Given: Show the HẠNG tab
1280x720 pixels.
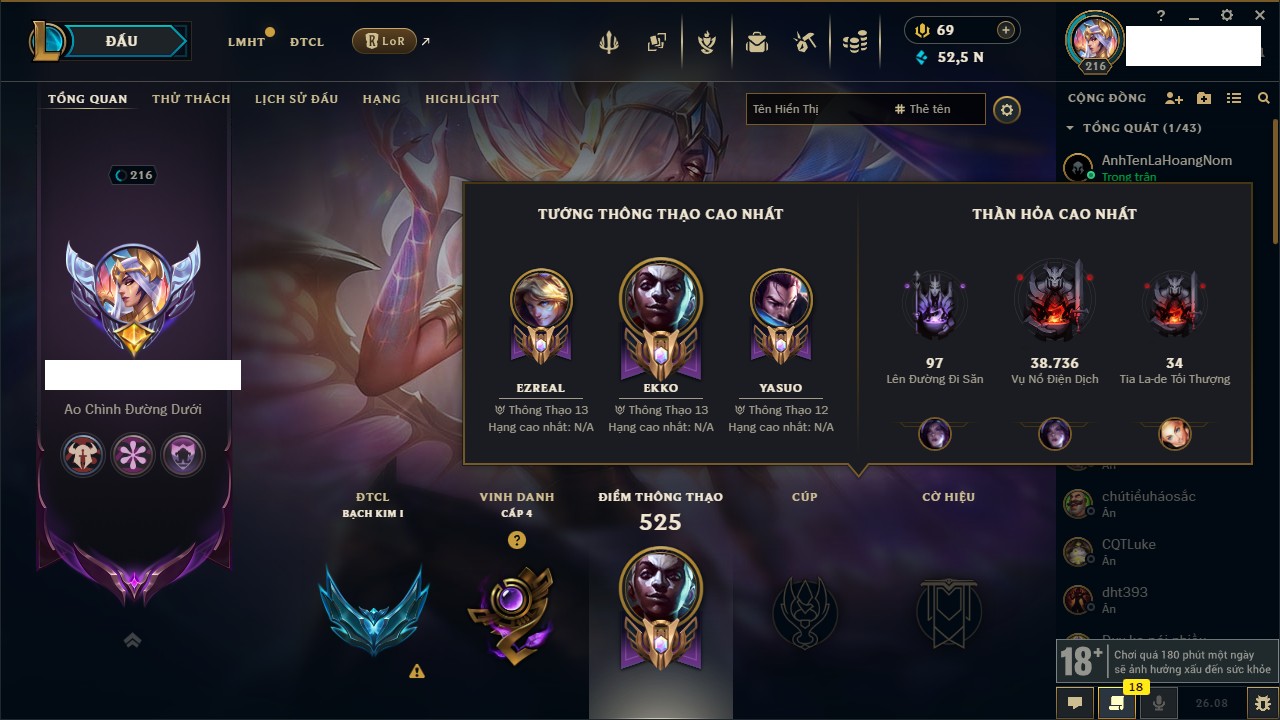Looking at the screenshot, I should point(381,99).
